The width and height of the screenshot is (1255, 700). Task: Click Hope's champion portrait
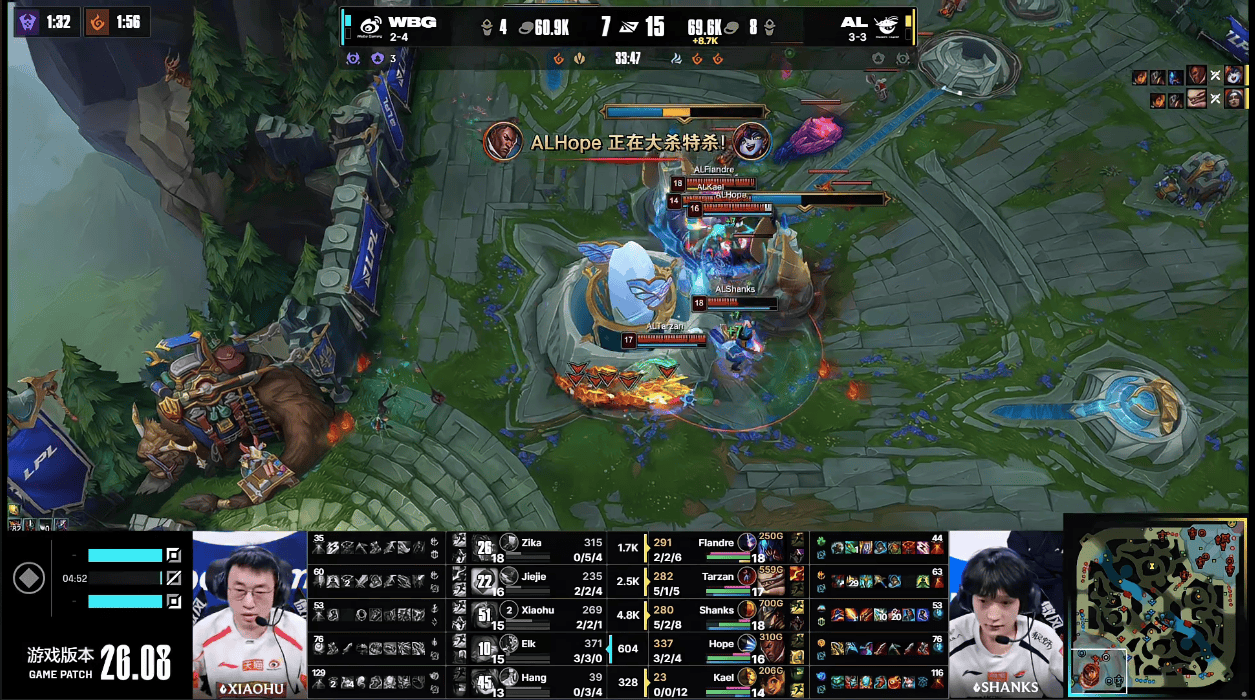pos(747,645)
